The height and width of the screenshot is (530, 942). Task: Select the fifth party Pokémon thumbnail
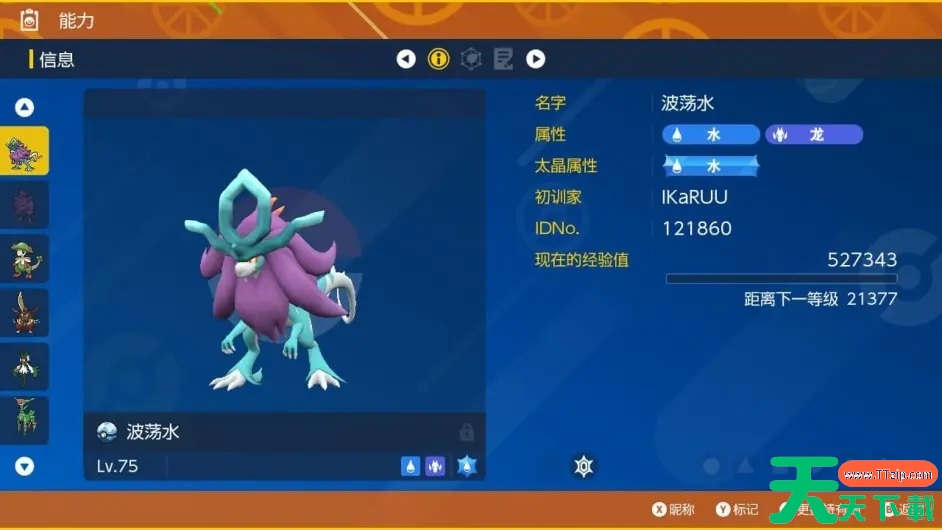coord(24,367)
